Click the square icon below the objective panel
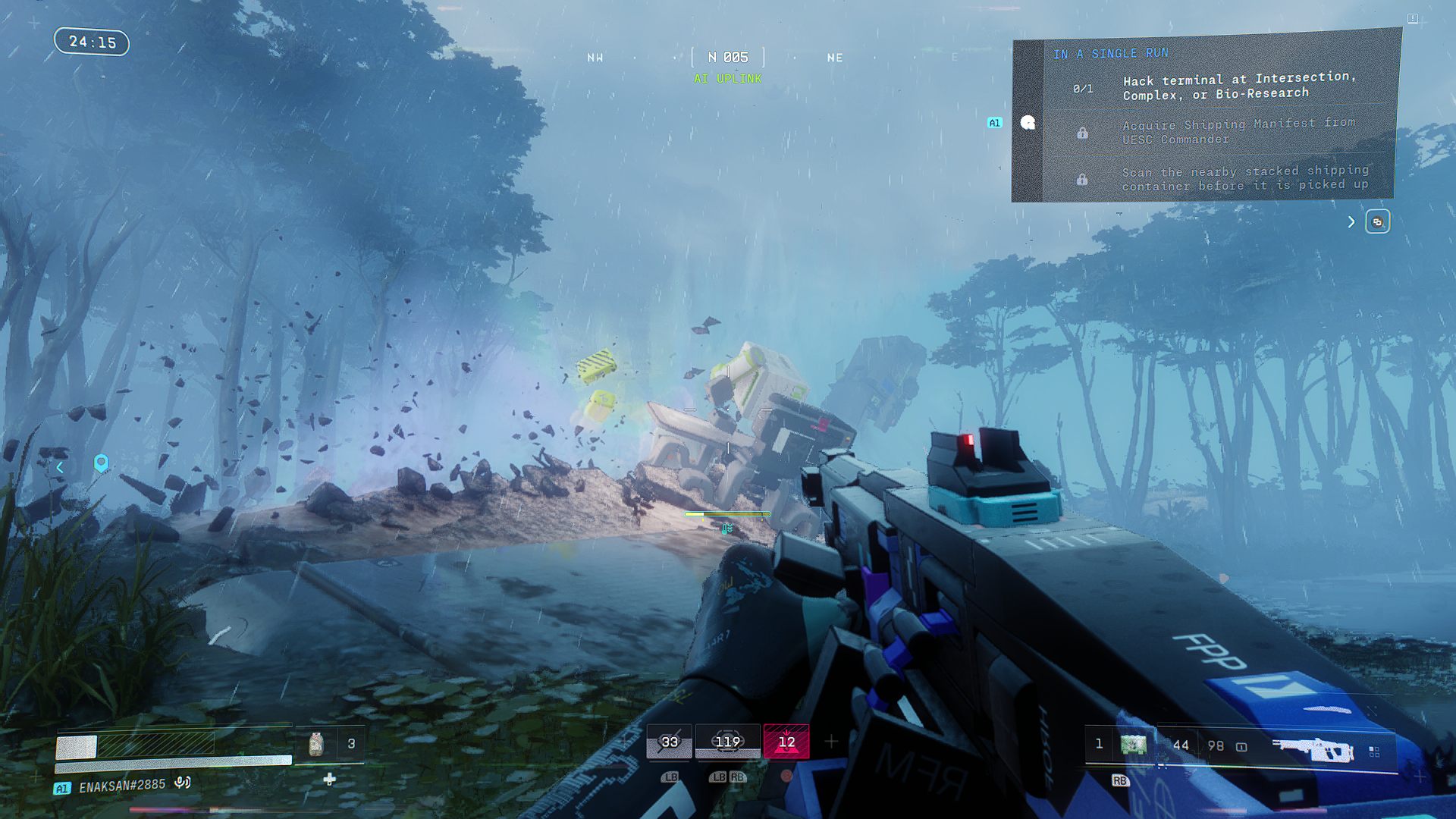 [1377, 222]
